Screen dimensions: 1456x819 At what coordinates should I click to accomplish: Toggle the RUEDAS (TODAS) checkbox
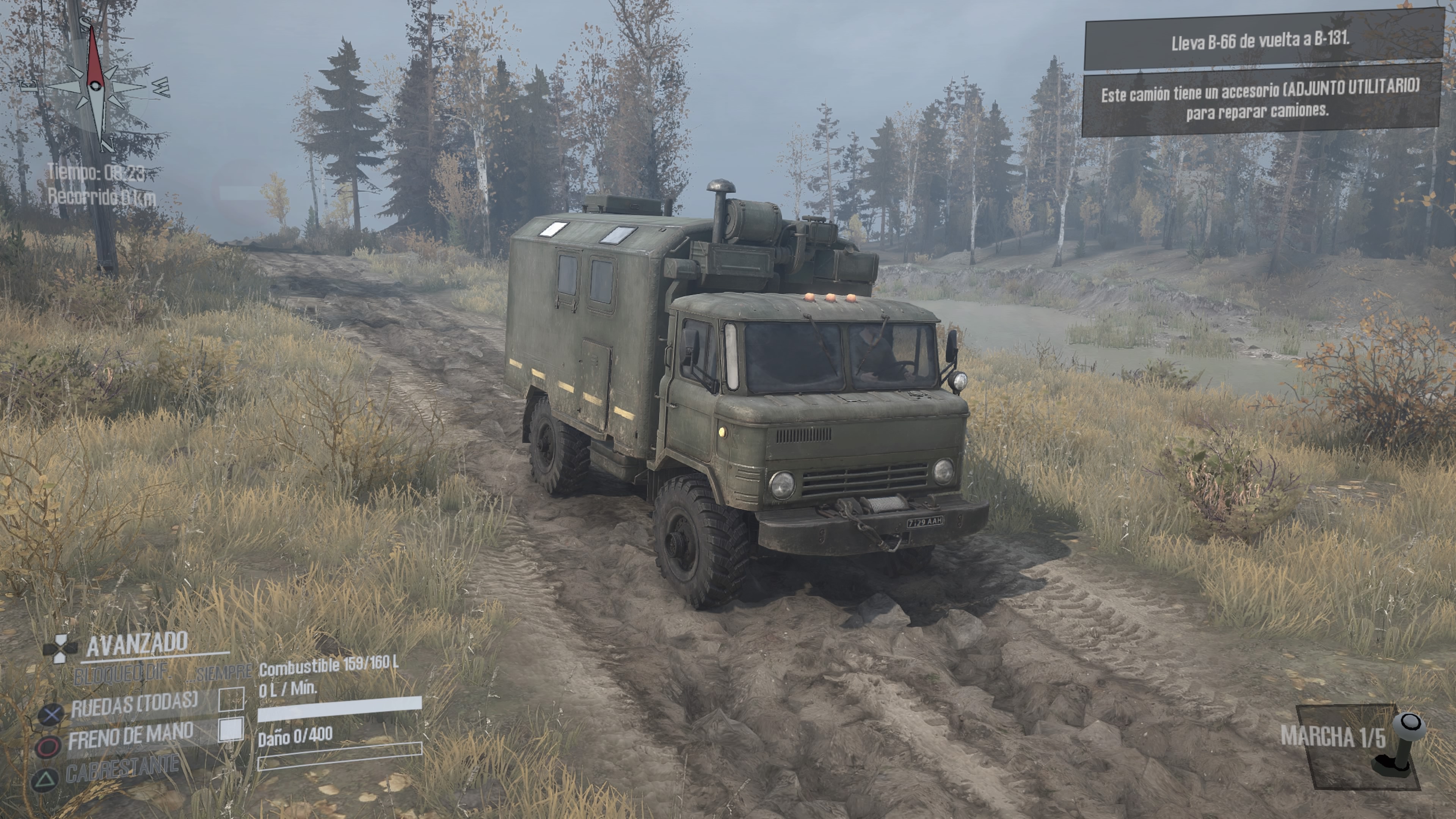tap(231, 699)
